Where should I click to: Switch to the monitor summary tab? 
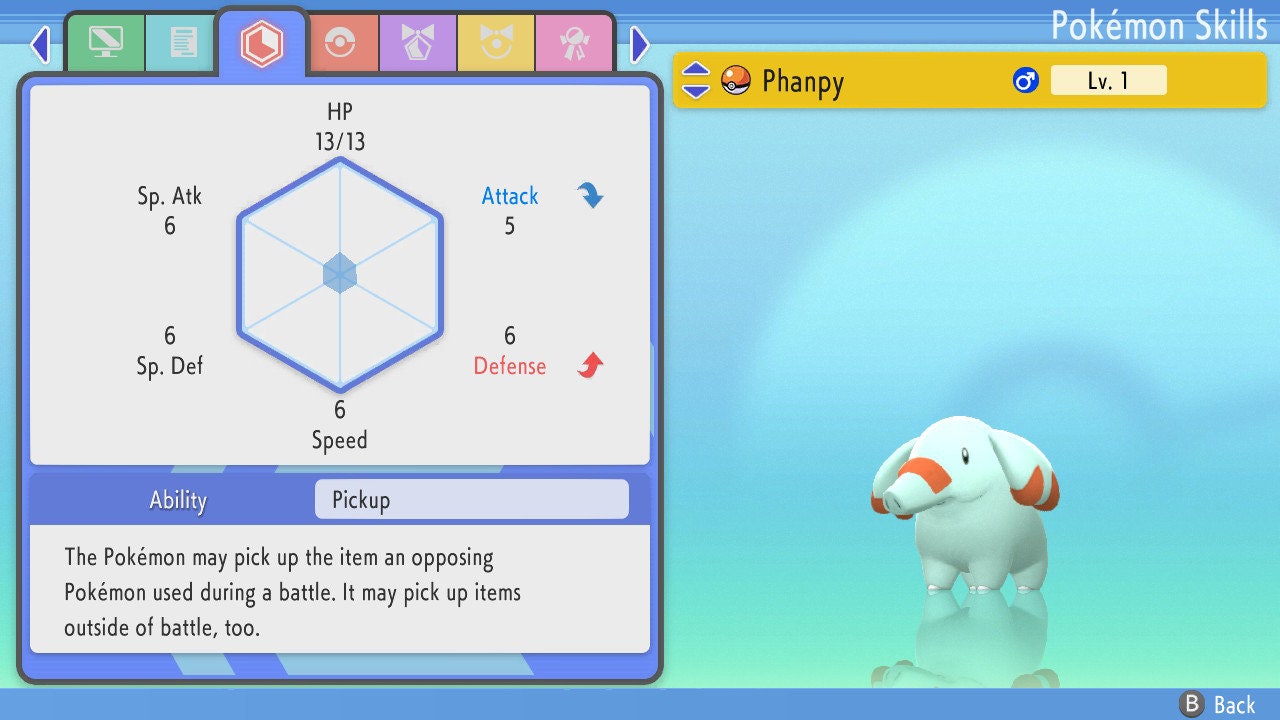pyautogui.click(x=105, y=43)
